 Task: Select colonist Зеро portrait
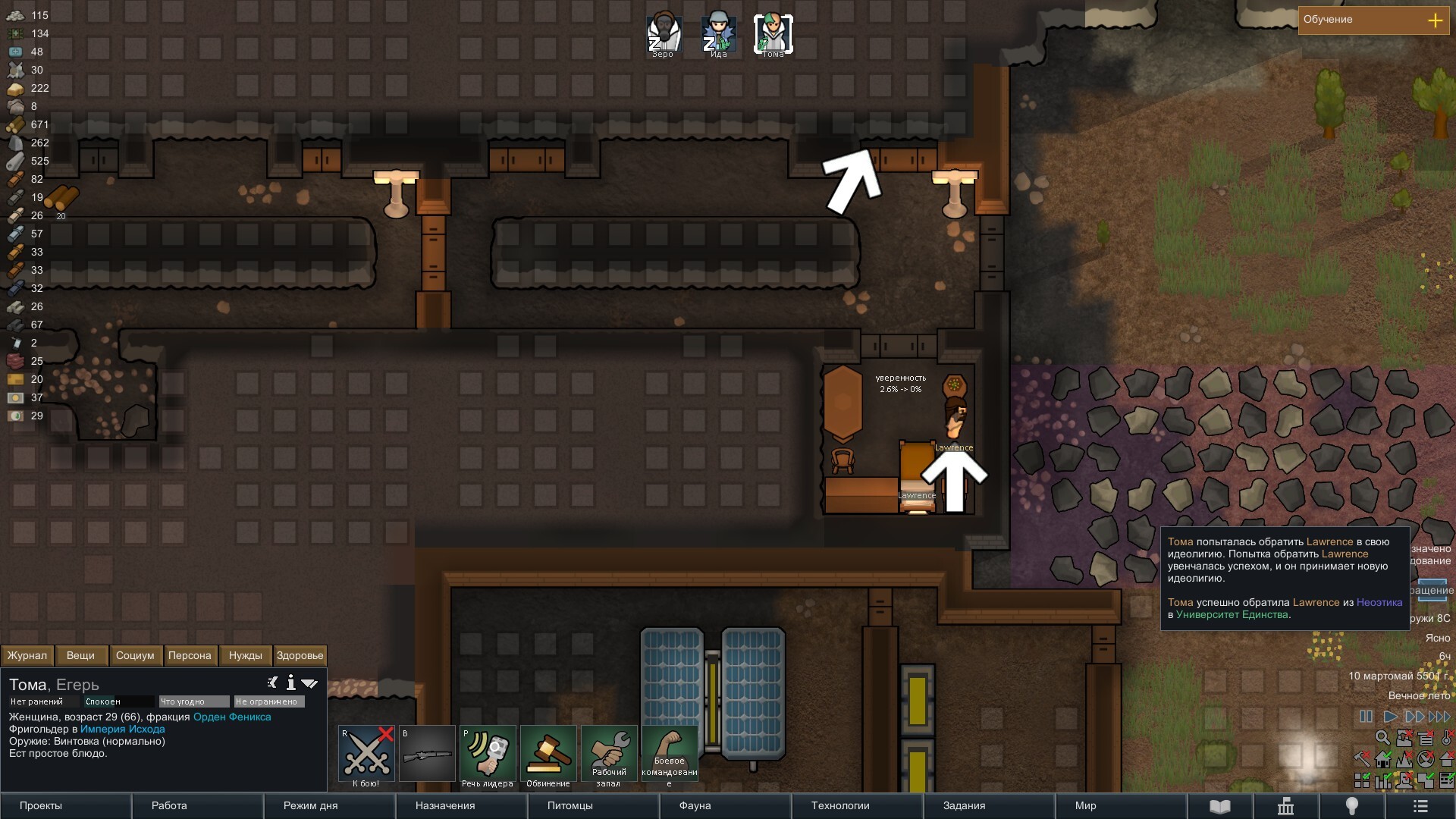click(664, 34)
